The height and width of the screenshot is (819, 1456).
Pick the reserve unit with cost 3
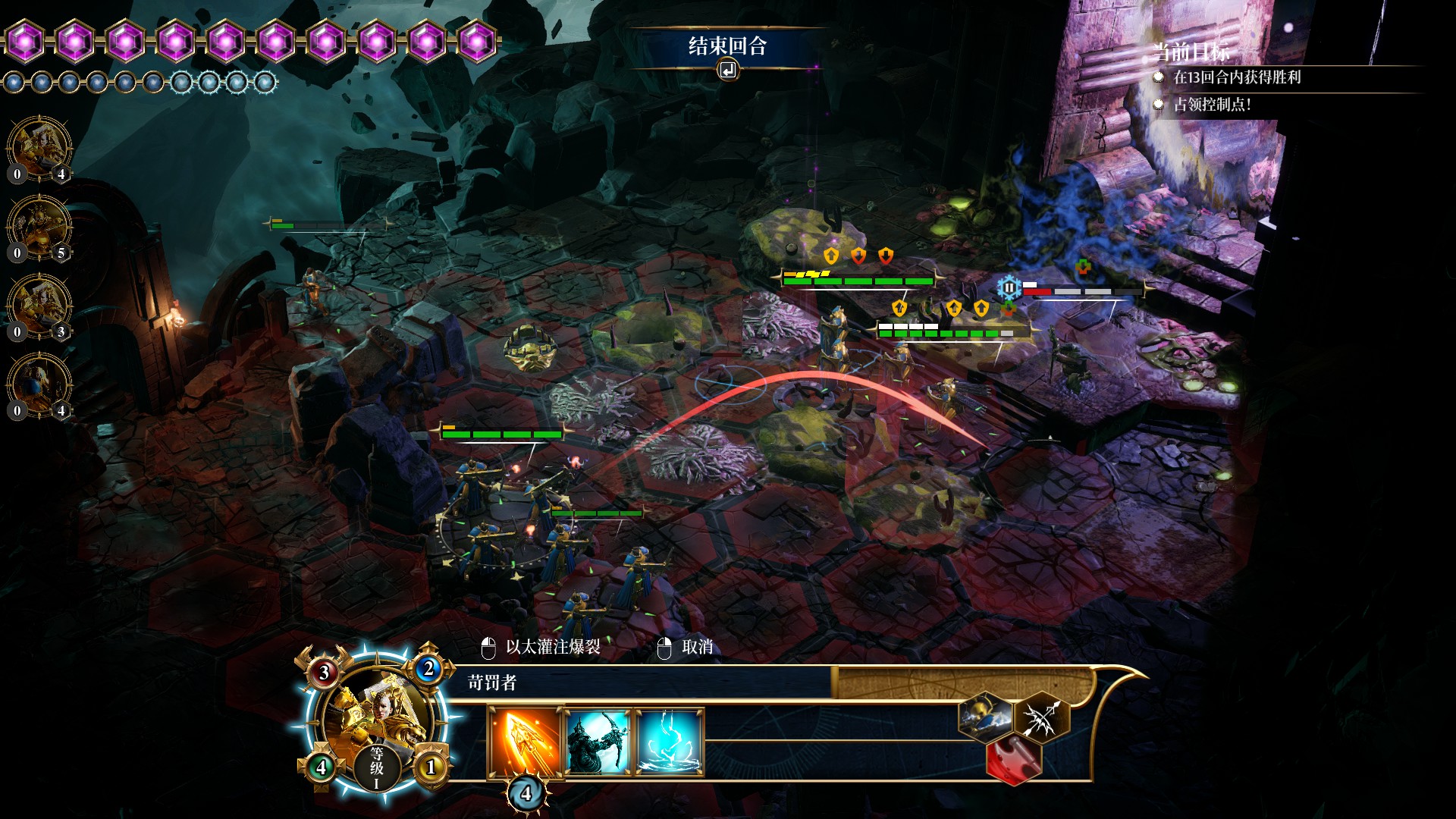tap(39, 306)
